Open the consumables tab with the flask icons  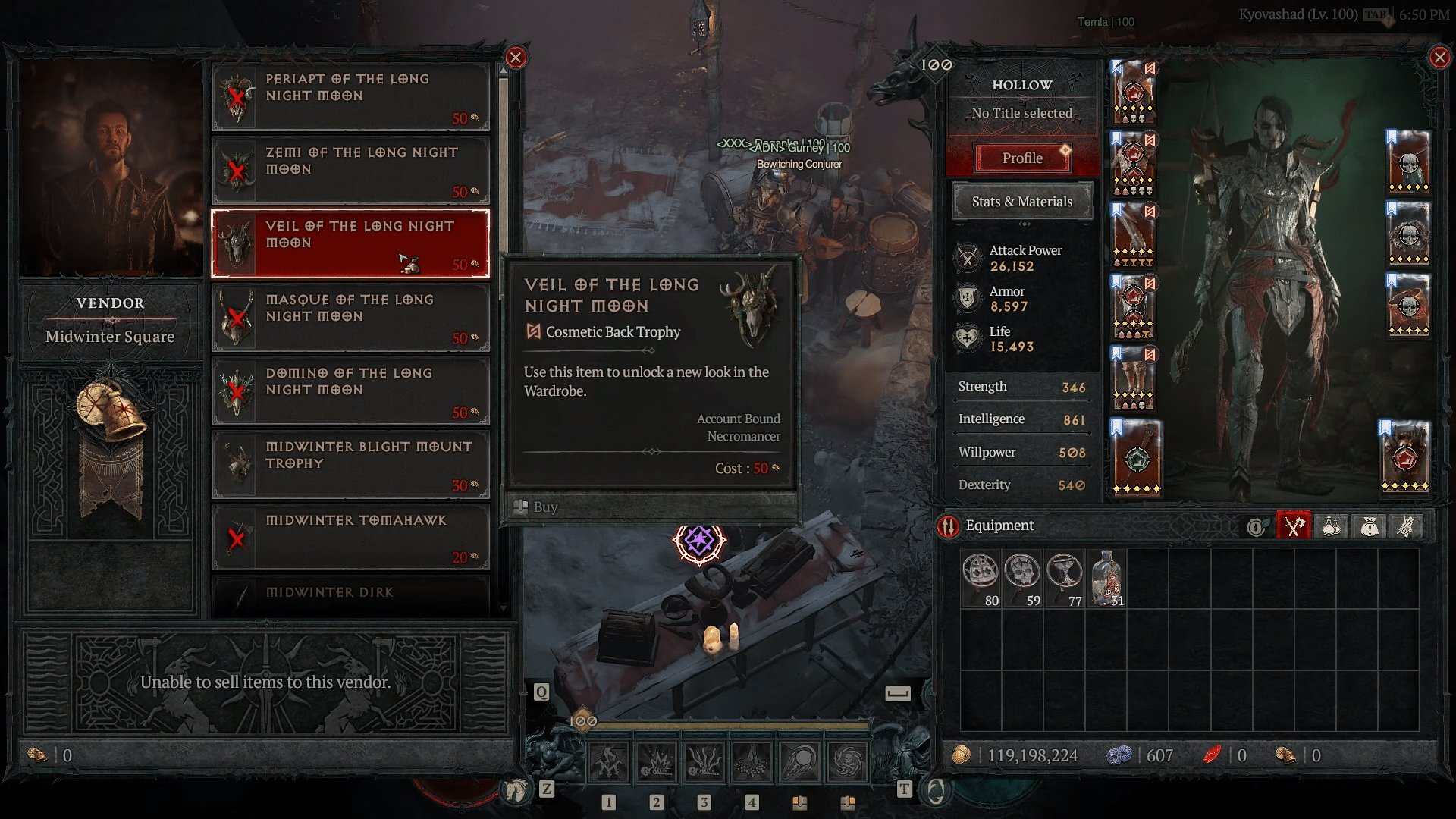(1332, 526)
